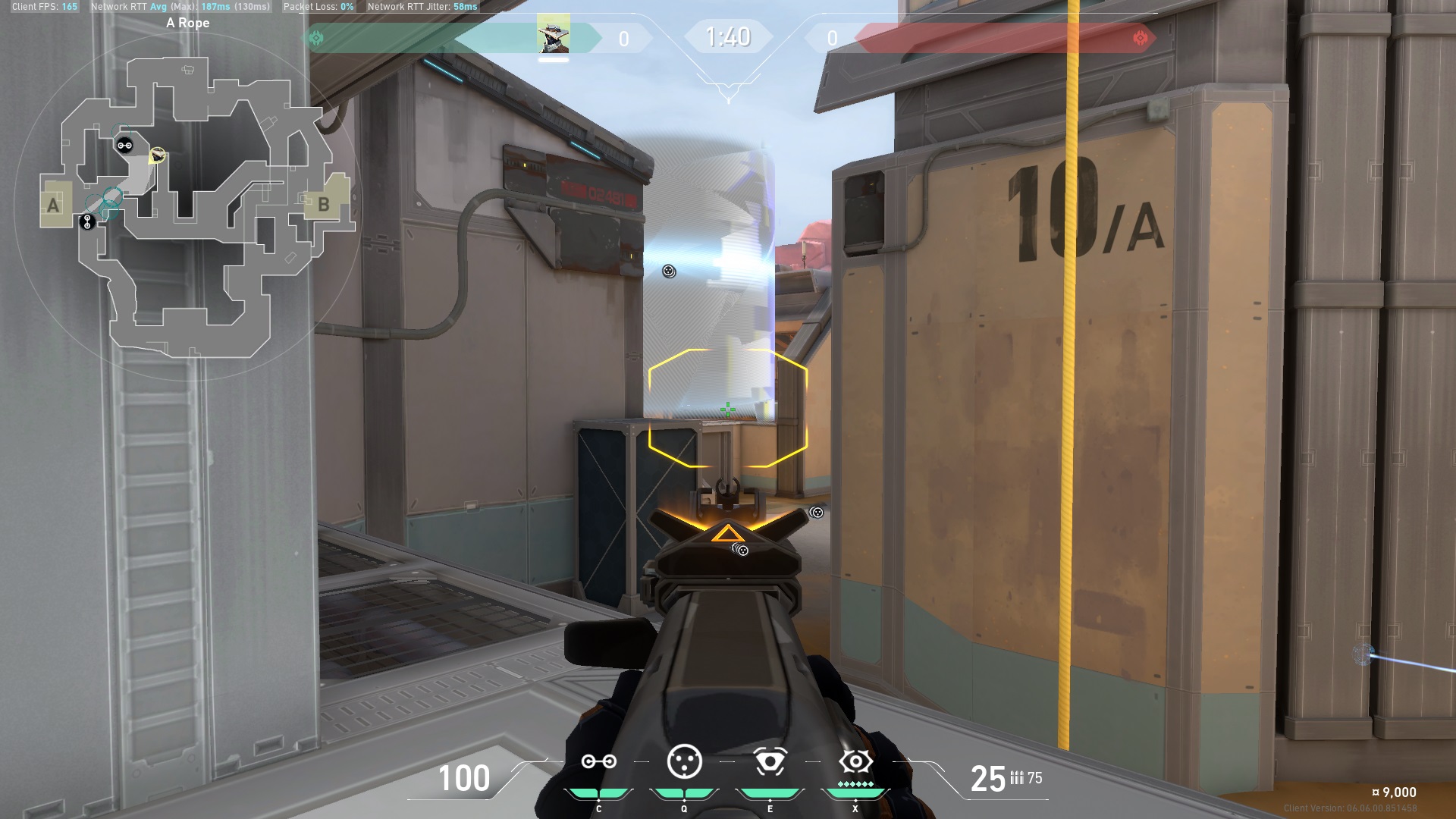Click the Packet Loss indicator
1456x819 pixels.
point(313,6)
